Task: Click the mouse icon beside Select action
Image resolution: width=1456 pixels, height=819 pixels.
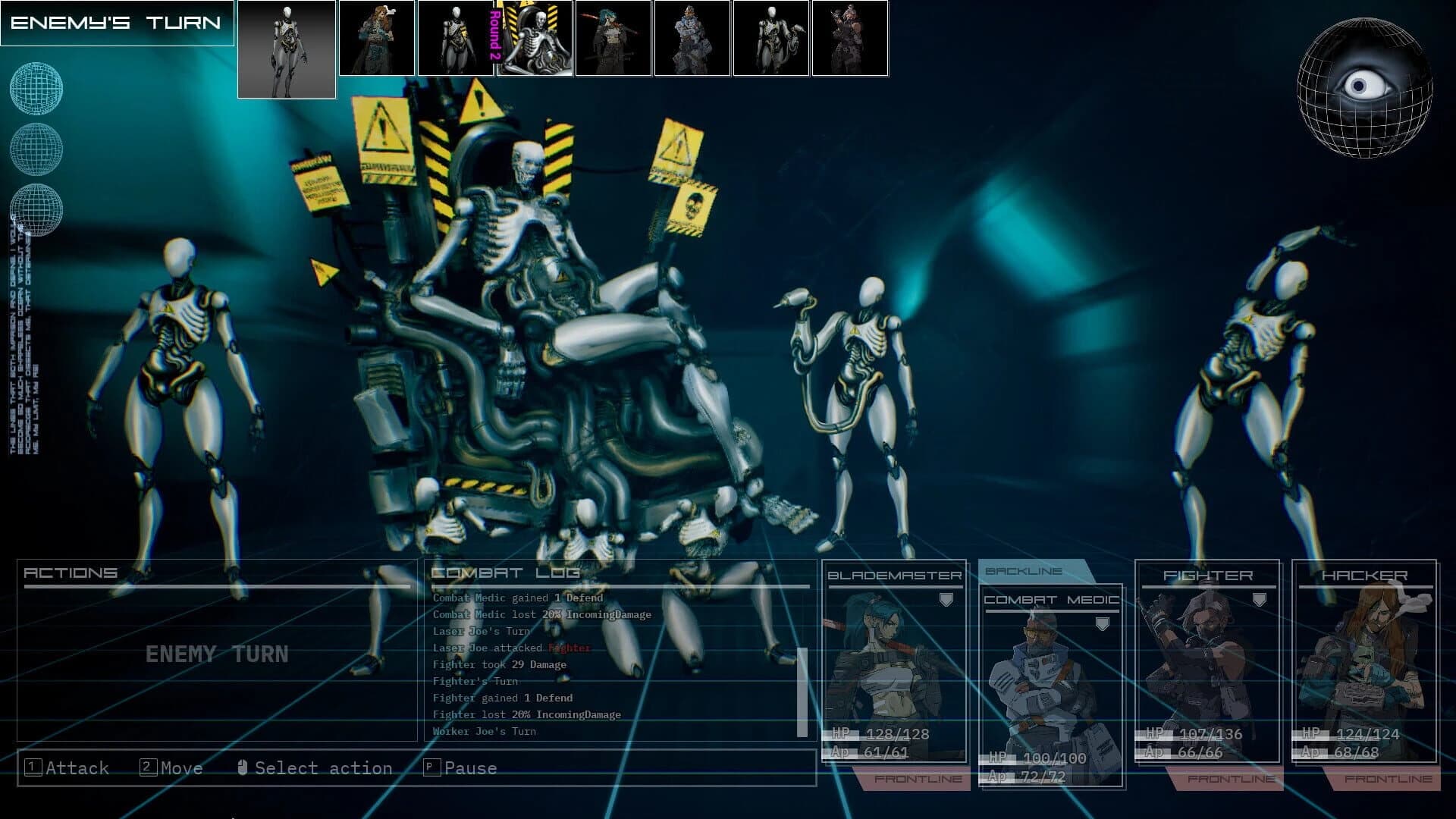Action: (x=243, y=768)
